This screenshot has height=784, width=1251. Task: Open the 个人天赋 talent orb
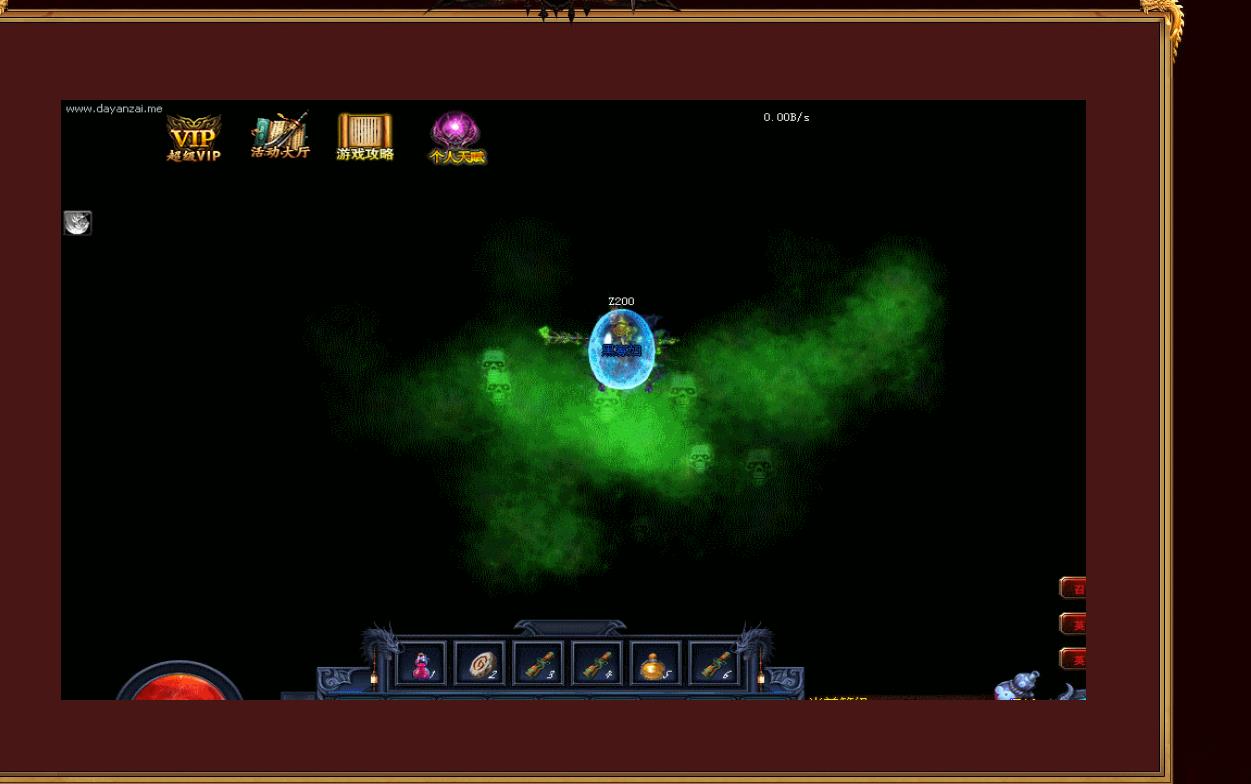[x=456, y=137]
